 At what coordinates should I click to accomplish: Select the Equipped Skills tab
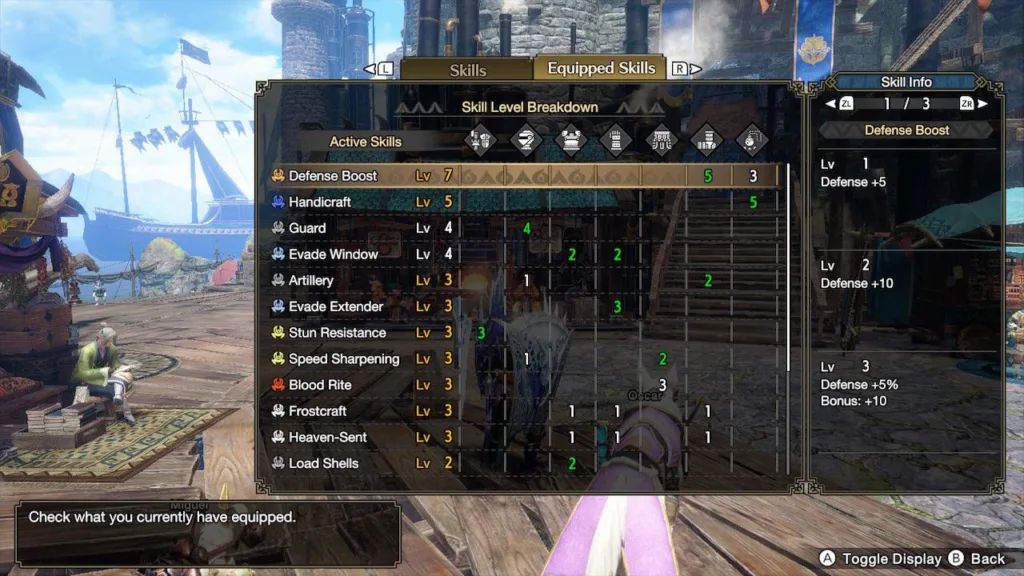tap(601, 68)
